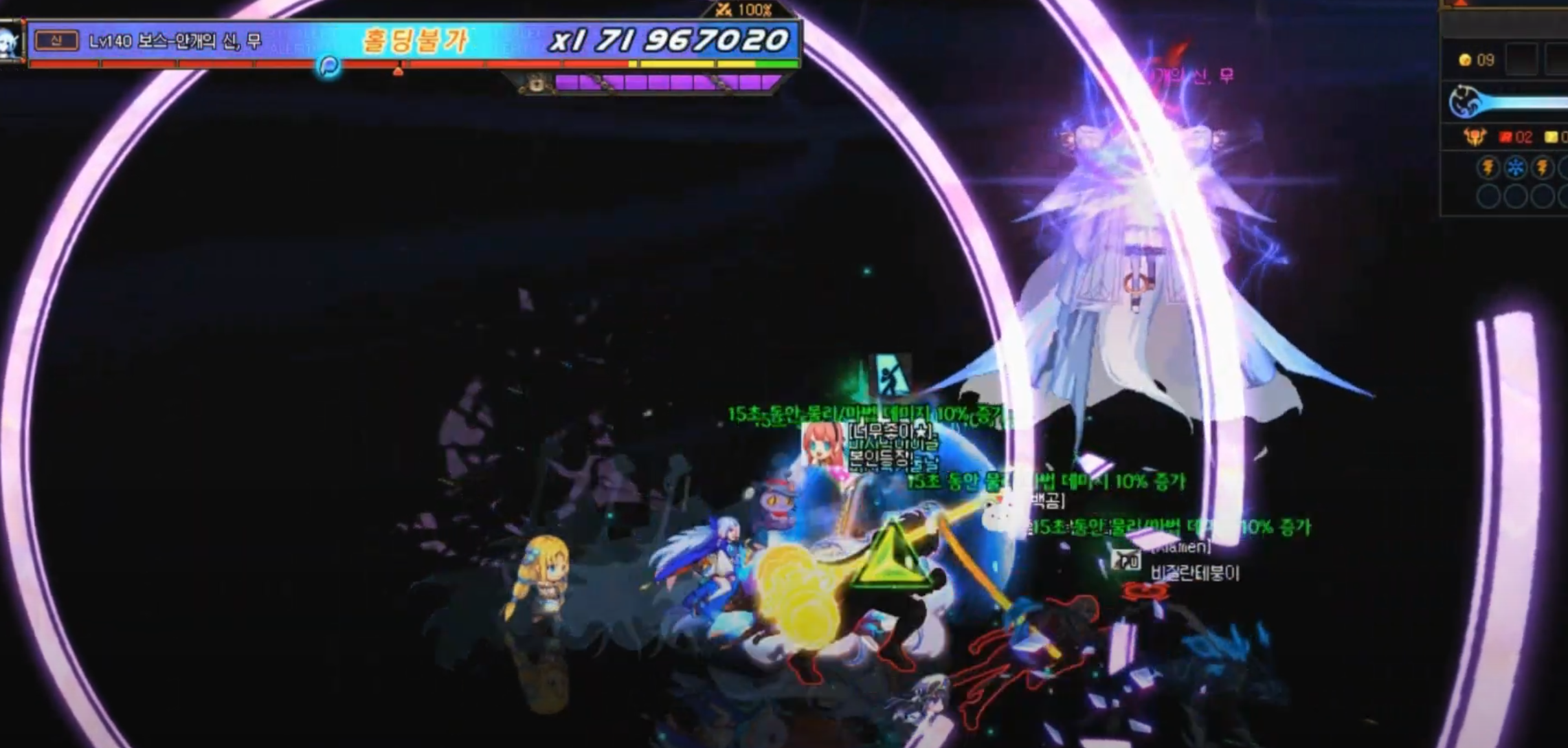Screen dimensions: 1568x748
Task: Click the boss portrait beside the health bar
Action: pos(10,41)
